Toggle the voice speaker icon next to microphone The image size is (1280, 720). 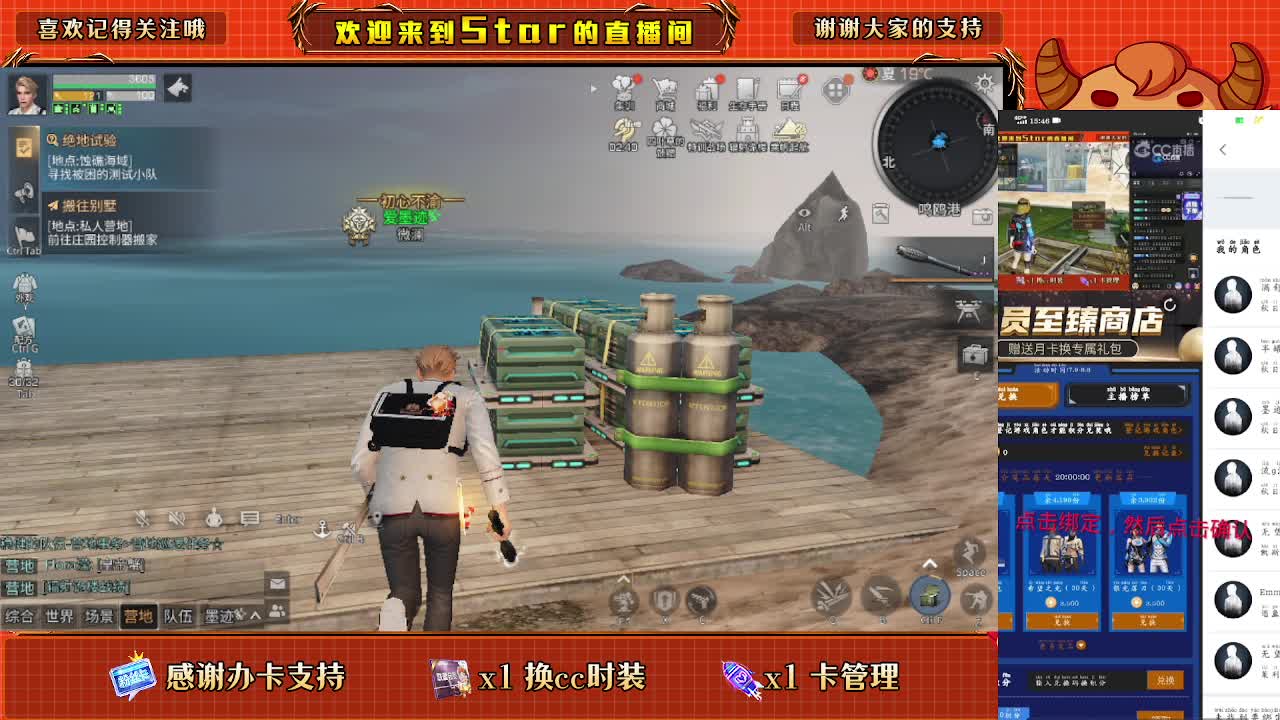(x=175, y=518)
